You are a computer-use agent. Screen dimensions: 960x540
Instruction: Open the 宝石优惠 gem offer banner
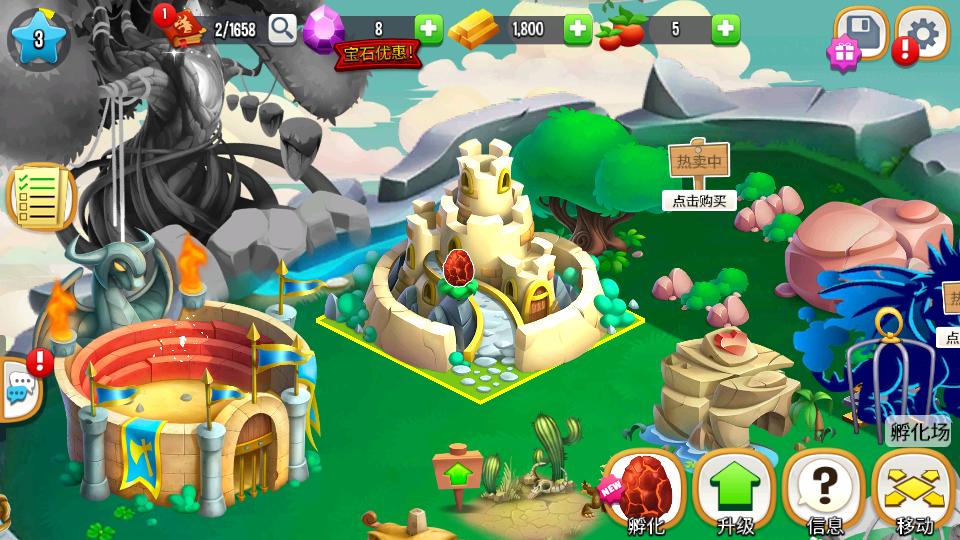pyautogui.click(x=377, y=54)
